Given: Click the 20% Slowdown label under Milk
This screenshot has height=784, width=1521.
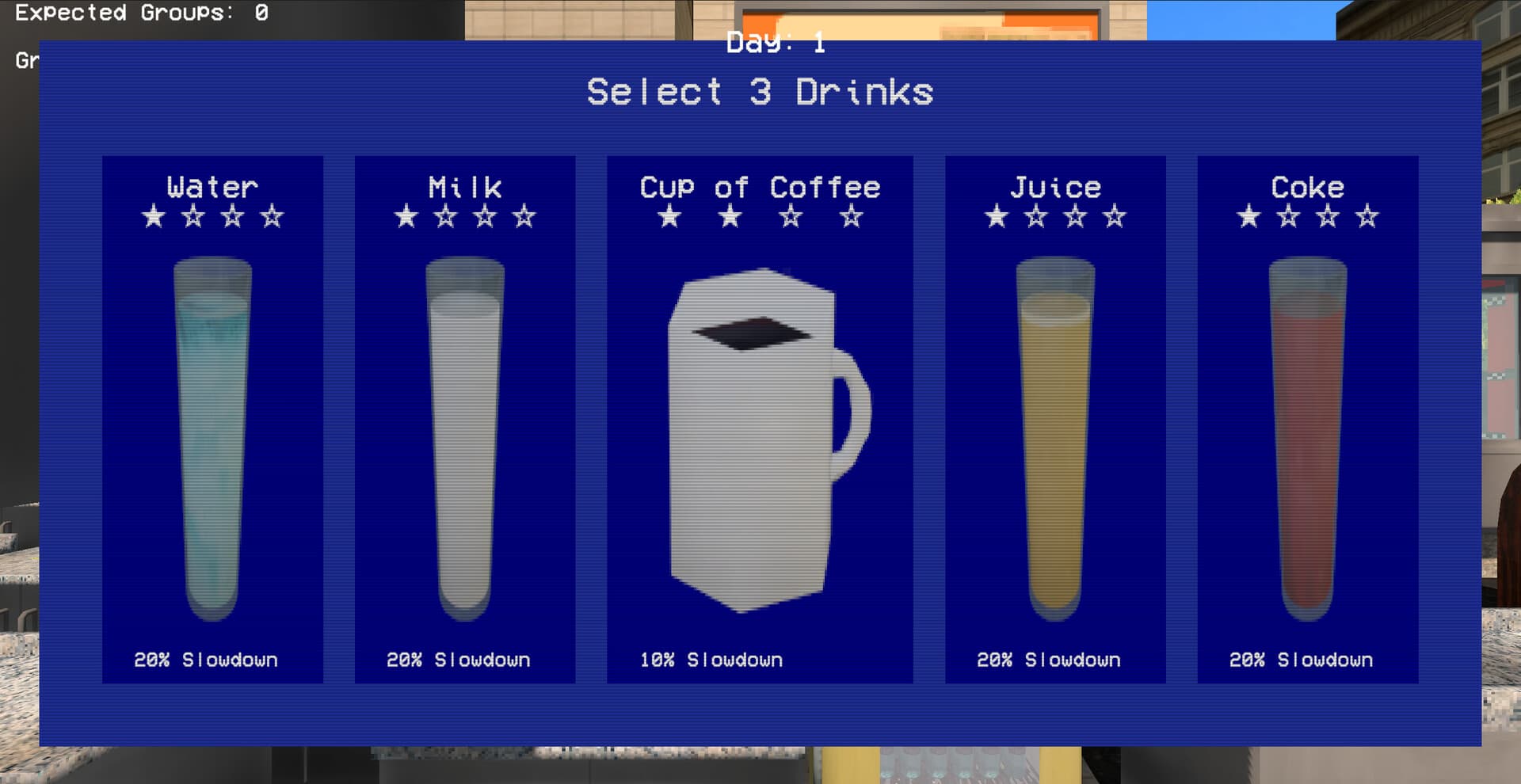Looking at the screenshot, I should coord(458,658).
